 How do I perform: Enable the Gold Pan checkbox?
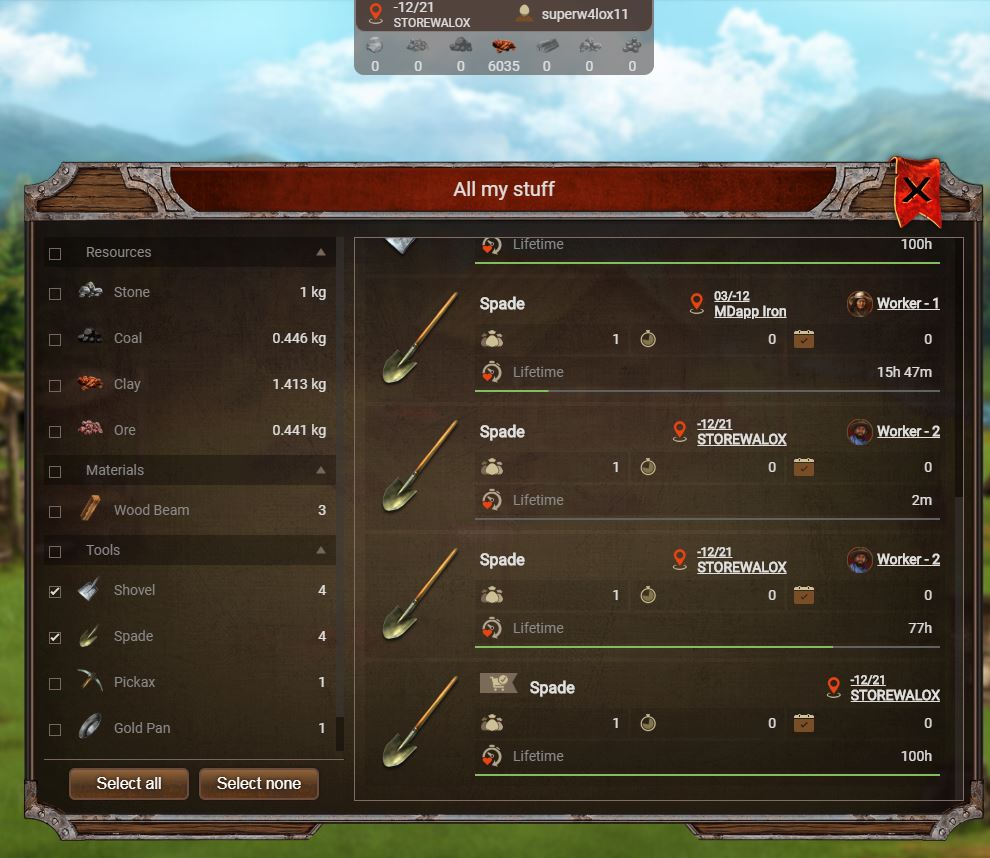tap(55, 730)
